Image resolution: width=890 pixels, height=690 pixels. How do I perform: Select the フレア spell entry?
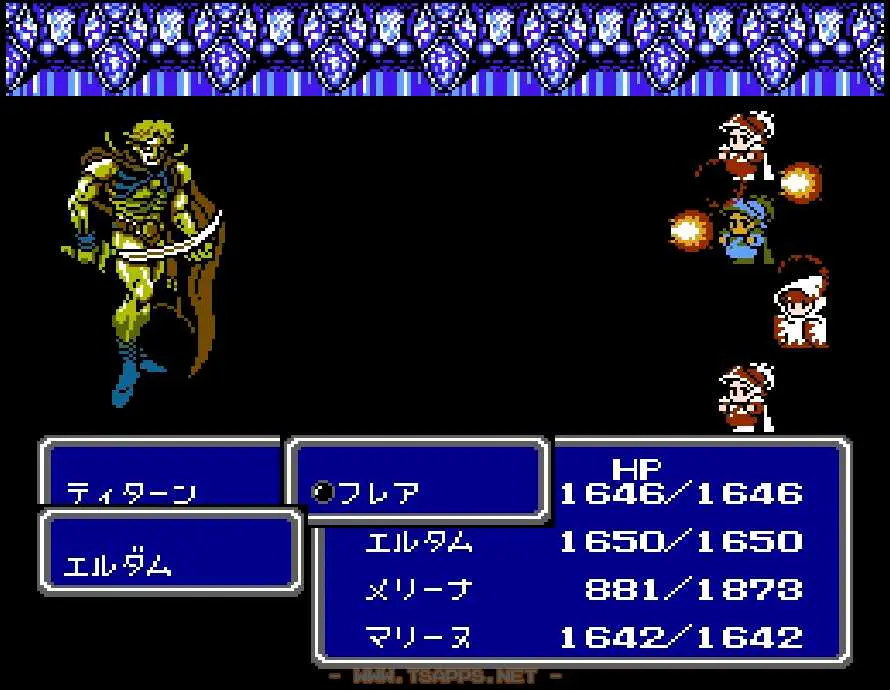(379, 492)
